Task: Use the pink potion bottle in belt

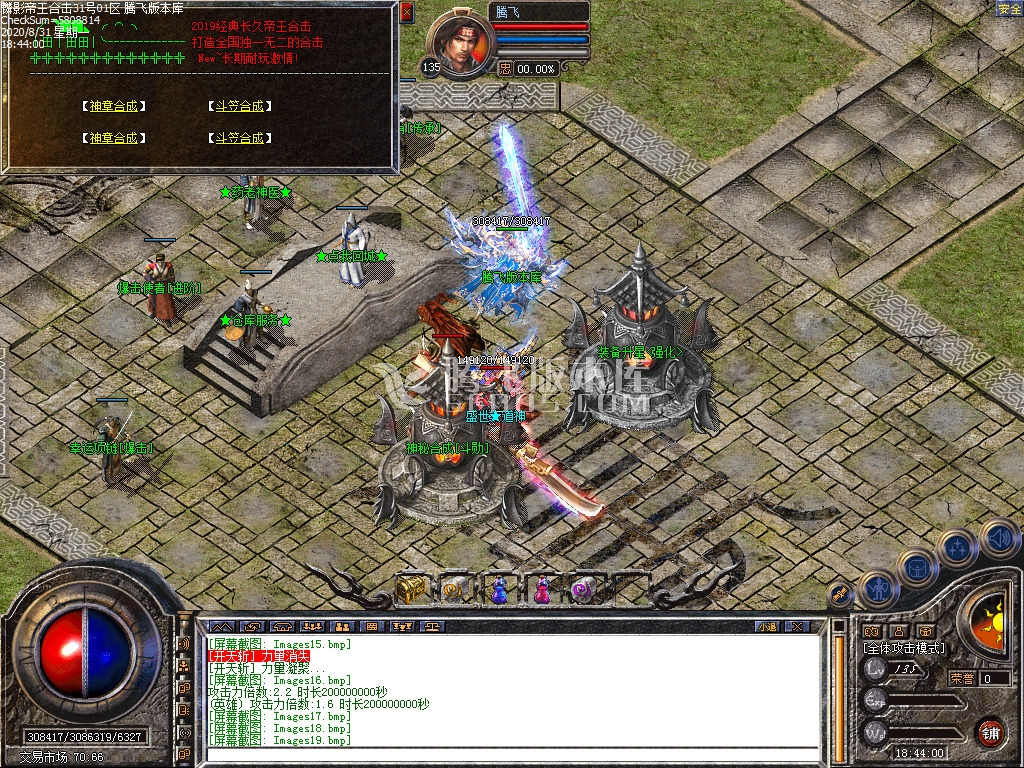Action: pyautogui.click(x=542, y=592)
